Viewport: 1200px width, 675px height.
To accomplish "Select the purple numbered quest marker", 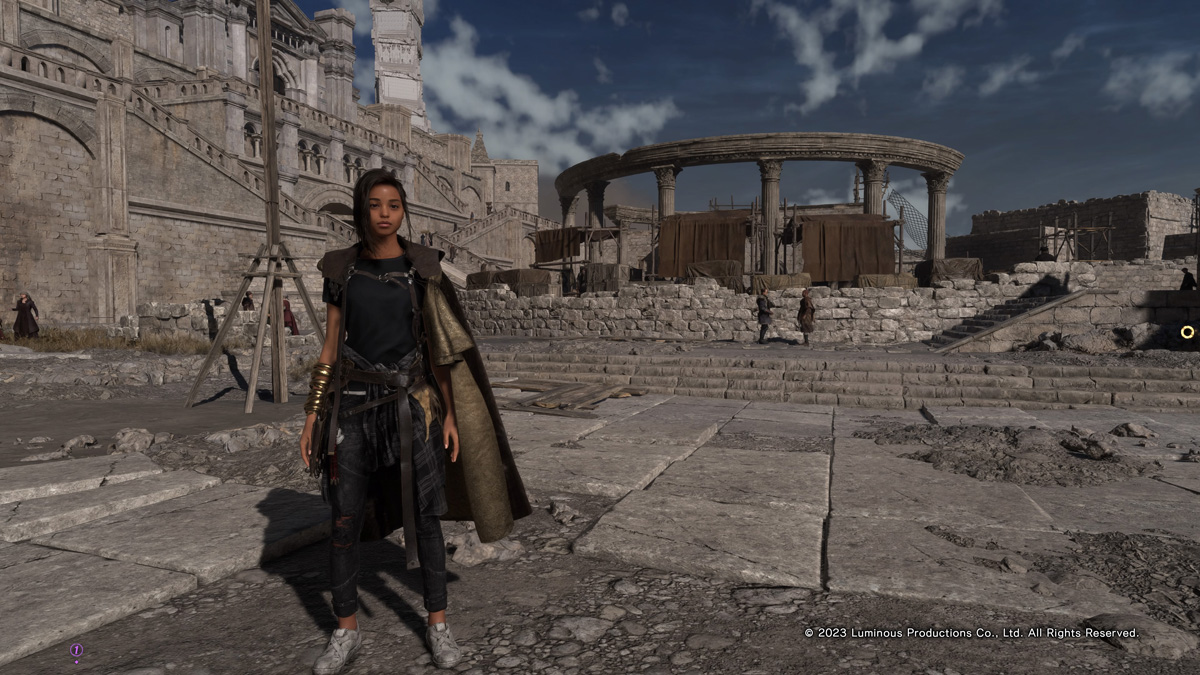I will [76, 650].
